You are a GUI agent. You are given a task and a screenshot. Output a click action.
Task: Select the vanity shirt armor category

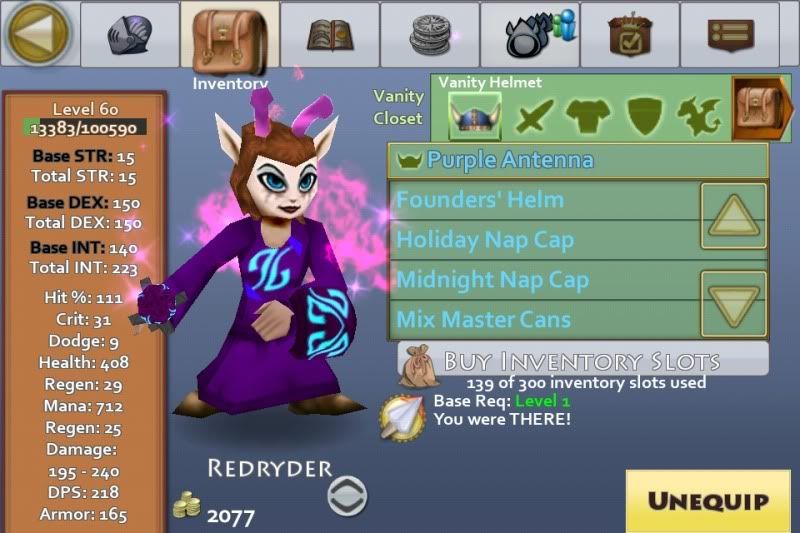587,117
